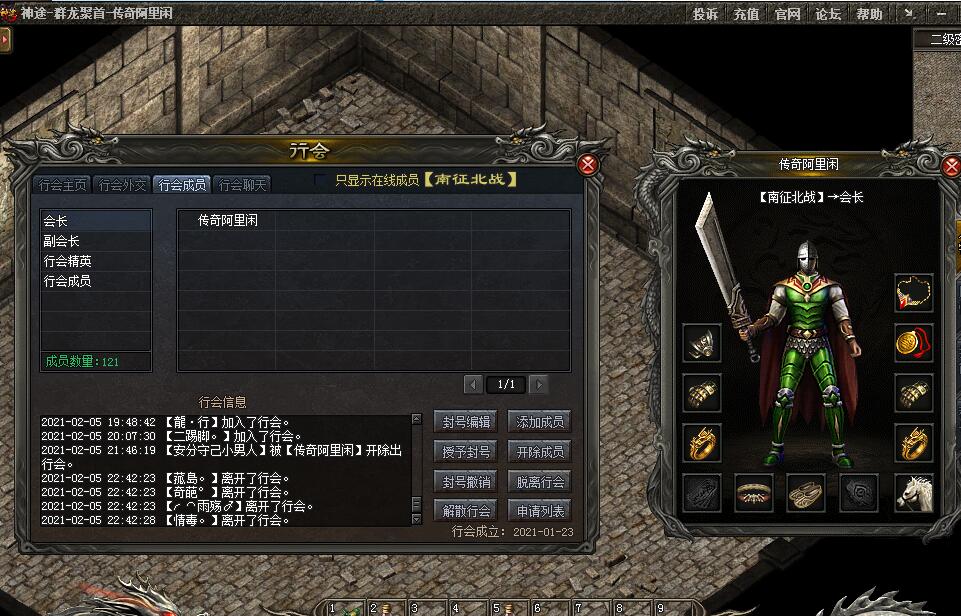Open 添加成员 to add a member
Screen dimensions: 961x616
coord(540,422)
